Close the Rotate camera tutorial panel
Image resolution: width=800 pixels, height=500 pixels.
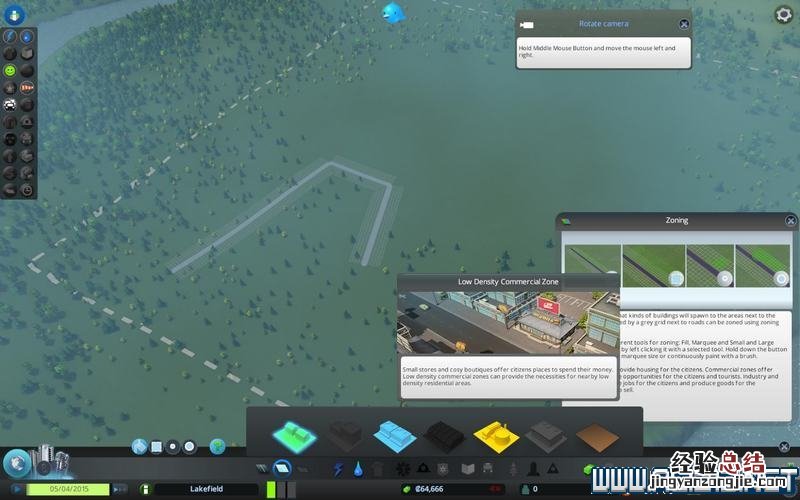click(684, 24)
